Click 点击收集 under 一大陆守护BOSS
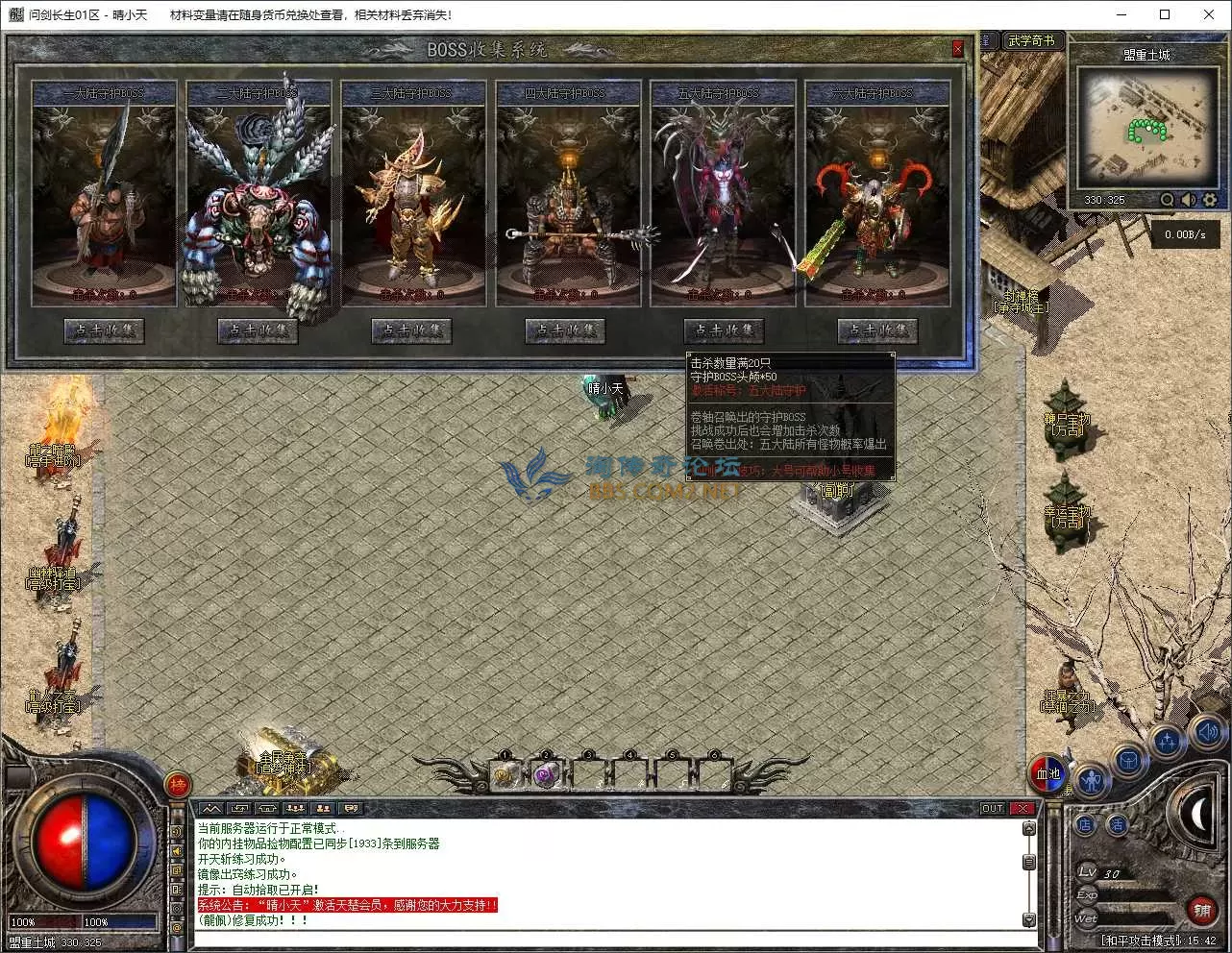Viewport: 1232px width, 953px height. [104, 330]
